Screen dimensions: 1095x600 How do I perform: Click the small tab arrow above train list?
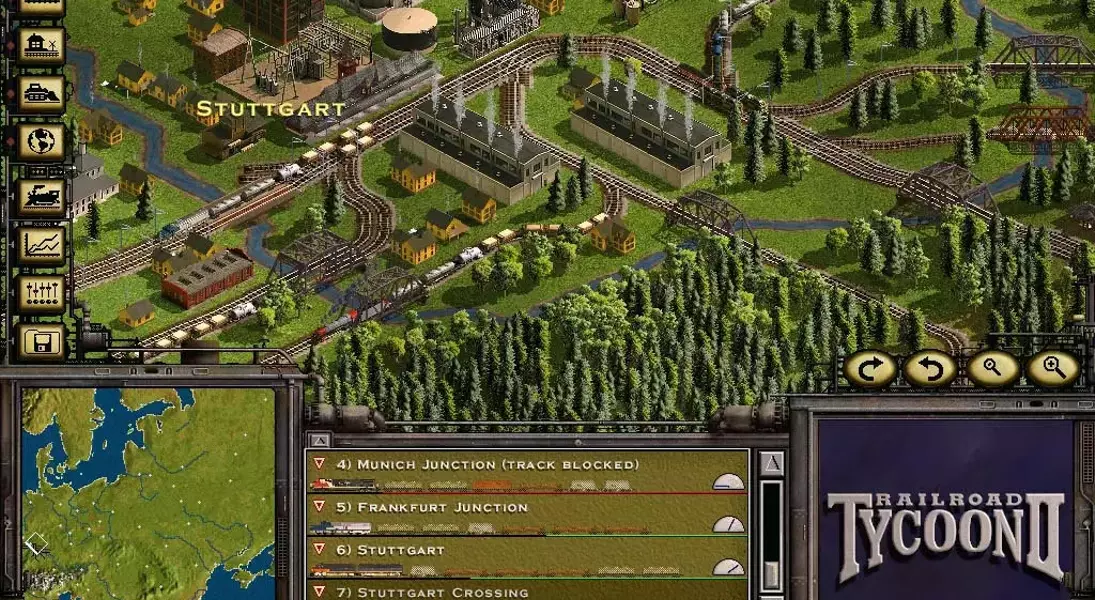(318, 440)
